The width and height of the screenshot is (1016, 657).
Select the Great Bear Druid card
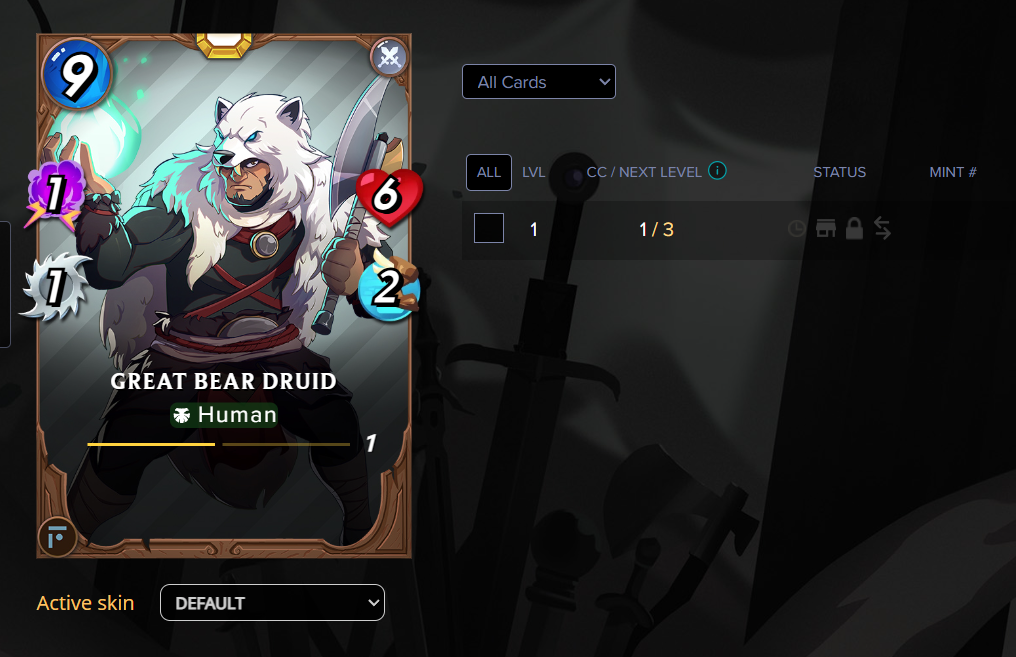(x=224, y=295)
